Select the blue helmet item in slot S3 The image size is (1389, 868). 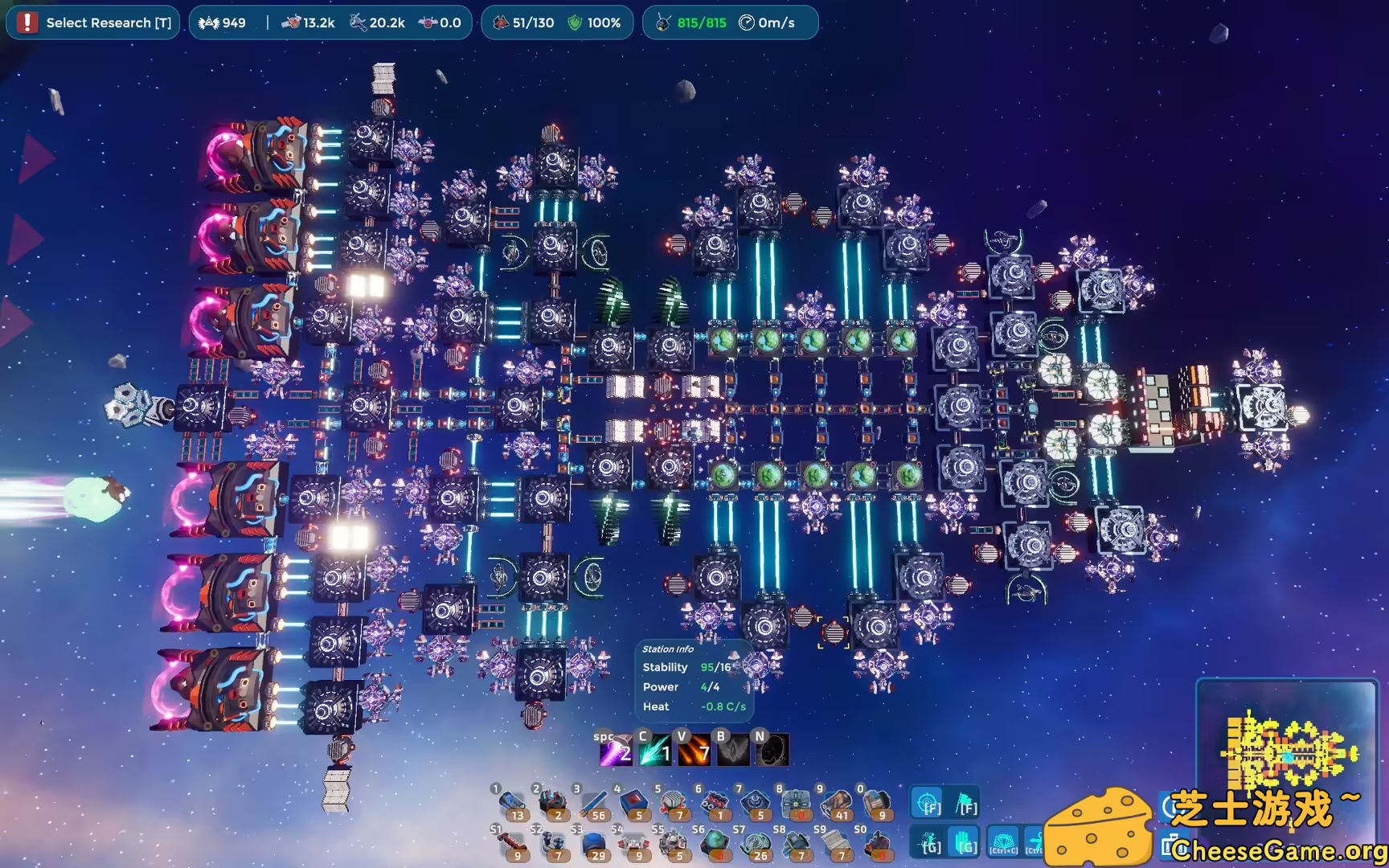pyautogui.click(x=595, y=844)
